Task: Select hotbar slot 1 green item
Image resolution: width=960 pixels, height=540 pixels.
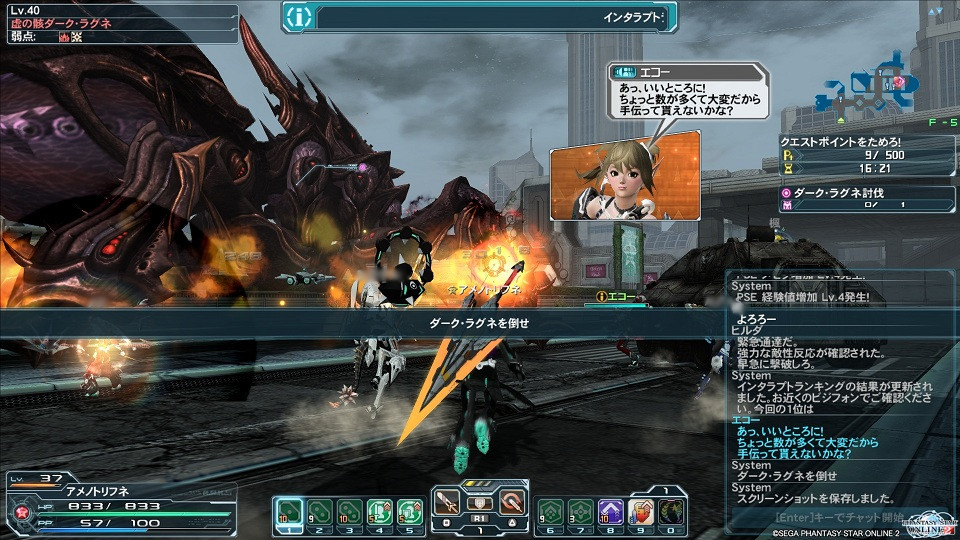Action: pyautogui.click(x=288, y=513)
